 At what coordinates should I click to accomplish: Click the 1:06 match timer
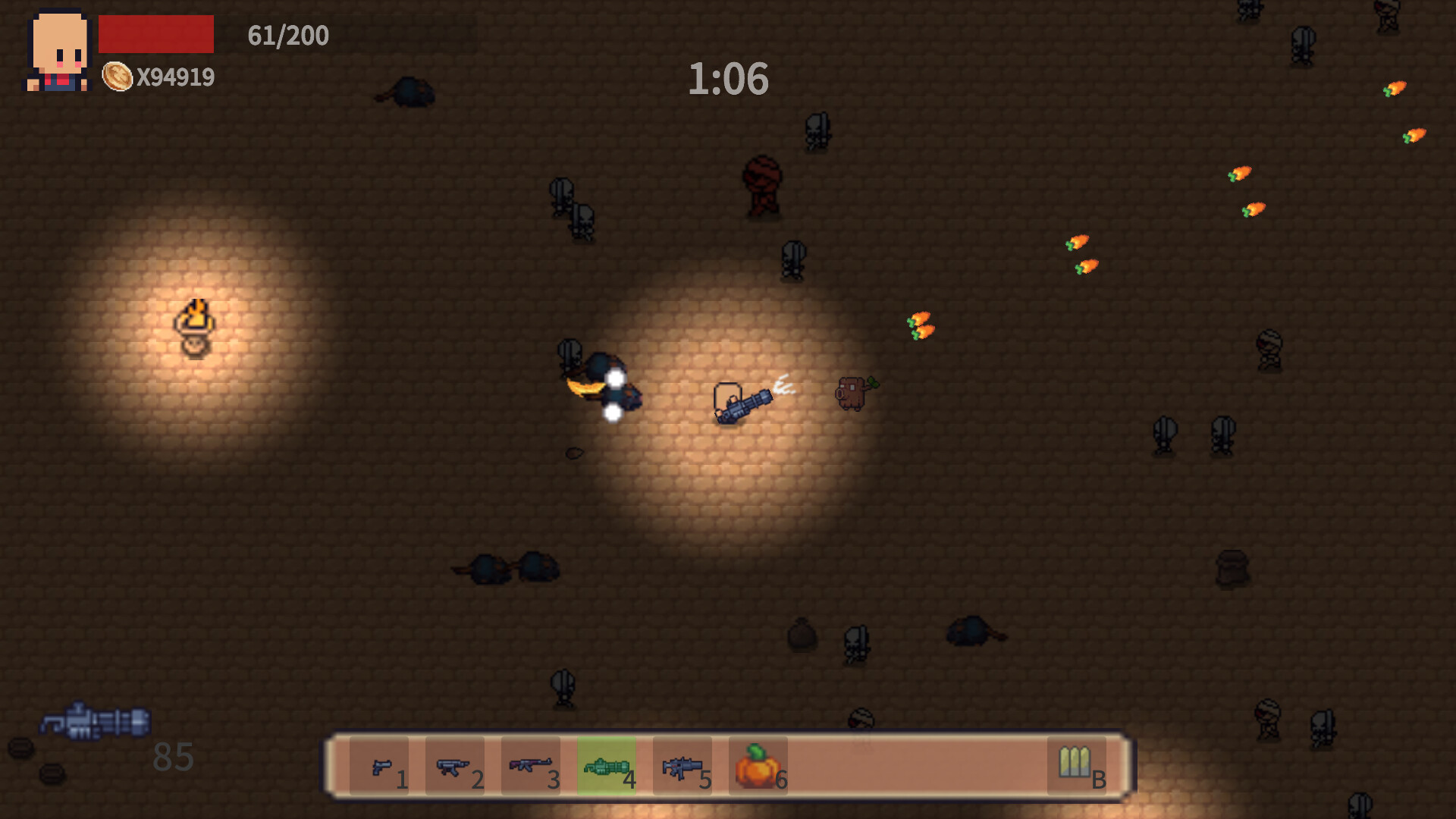pyautogui.click(x=729, y=80)
